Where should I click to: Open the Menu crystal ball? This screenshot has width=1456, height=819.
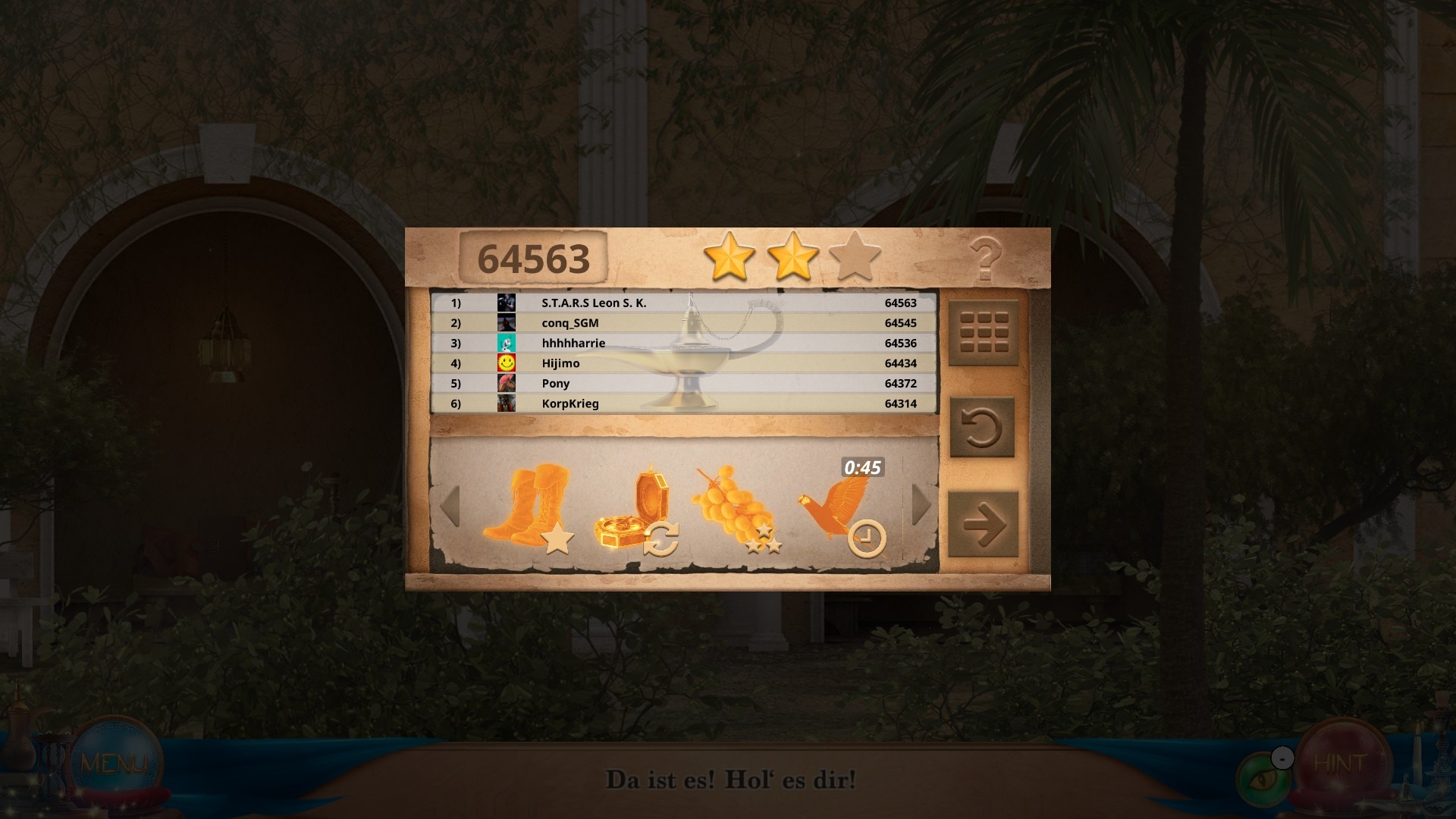[x=115, y=763]
